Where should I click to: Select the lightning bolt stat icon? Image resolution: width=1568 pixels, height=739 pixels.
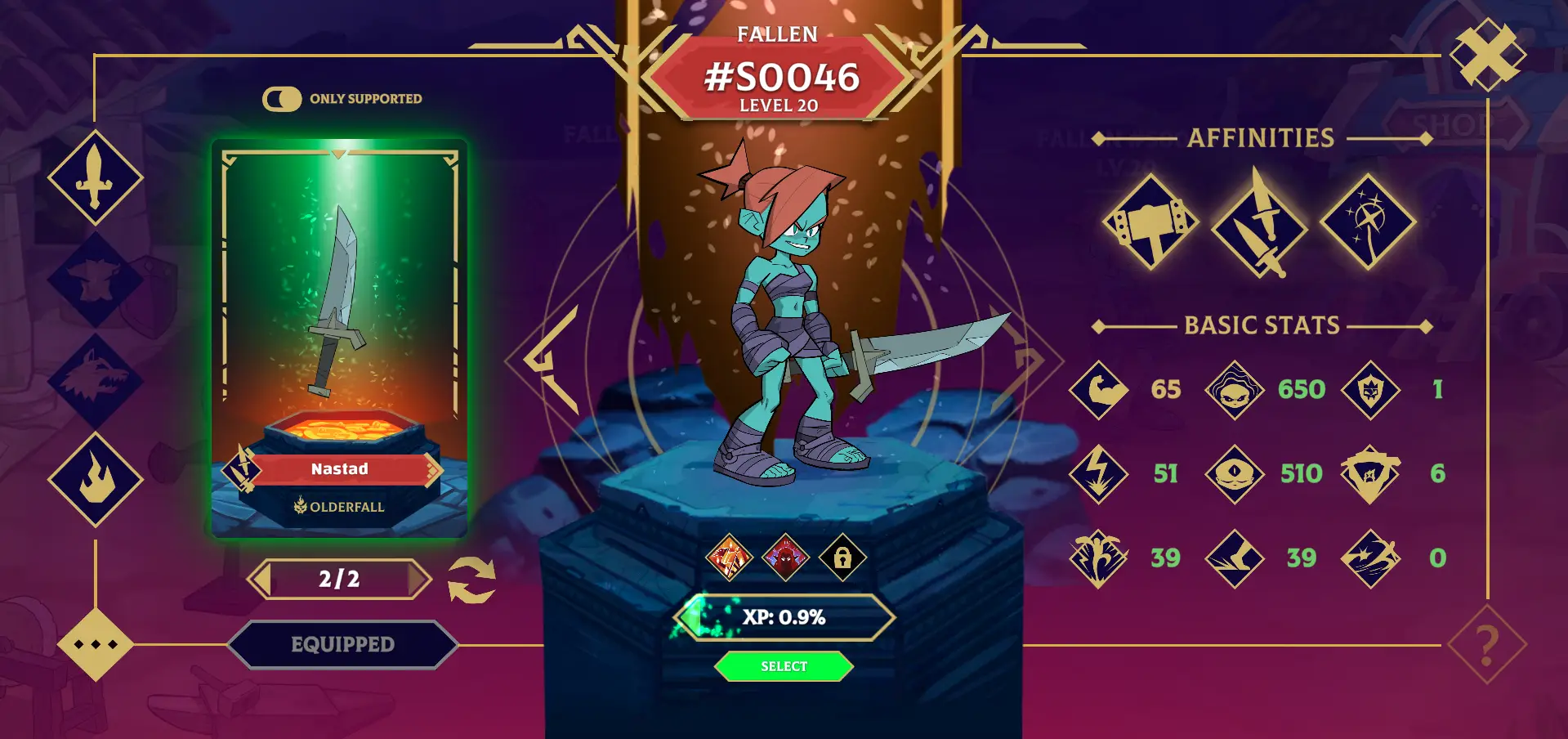pos(1098,473)
